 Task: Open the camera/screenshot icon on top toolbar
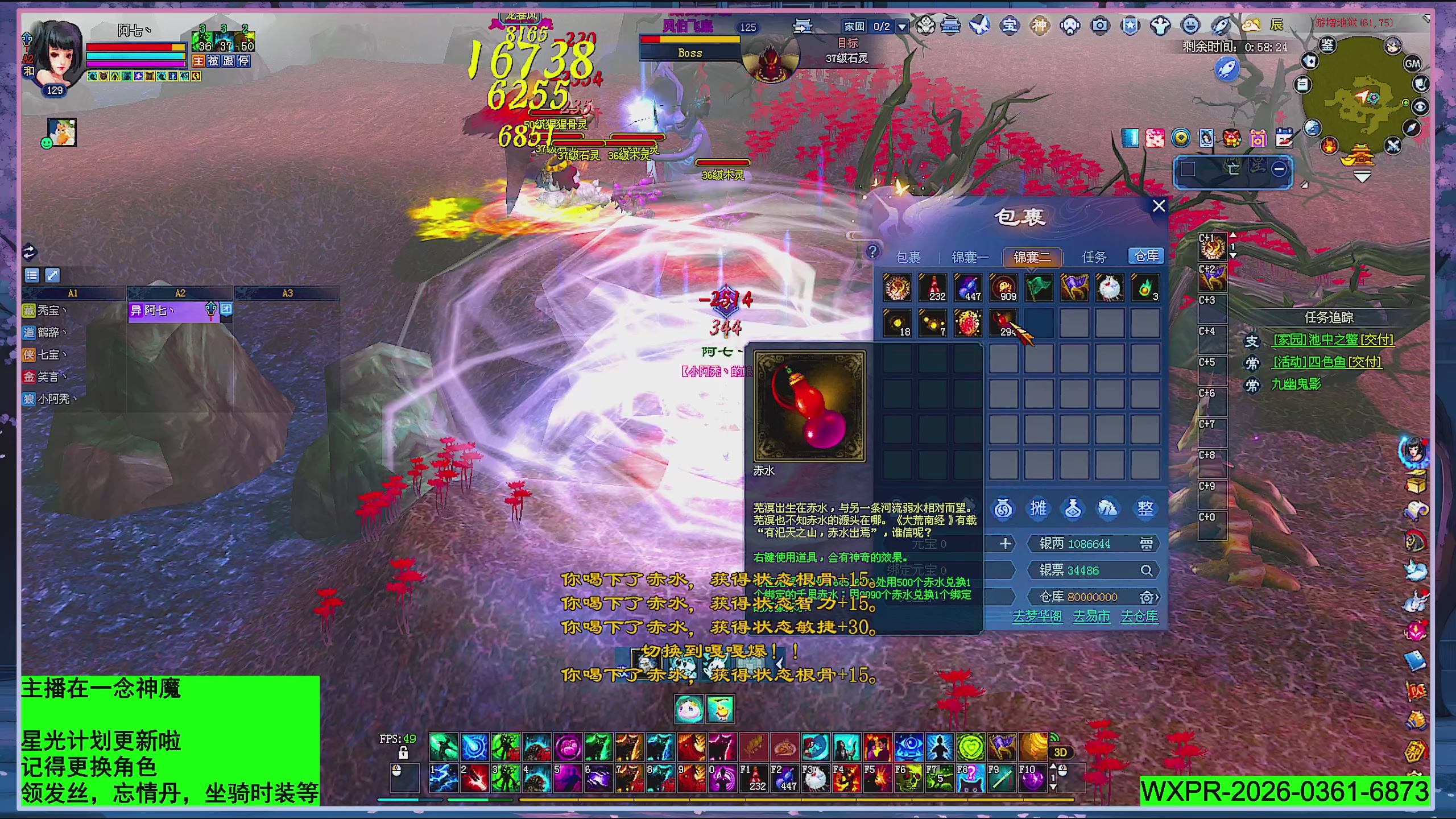click(x=1100, y=26)
